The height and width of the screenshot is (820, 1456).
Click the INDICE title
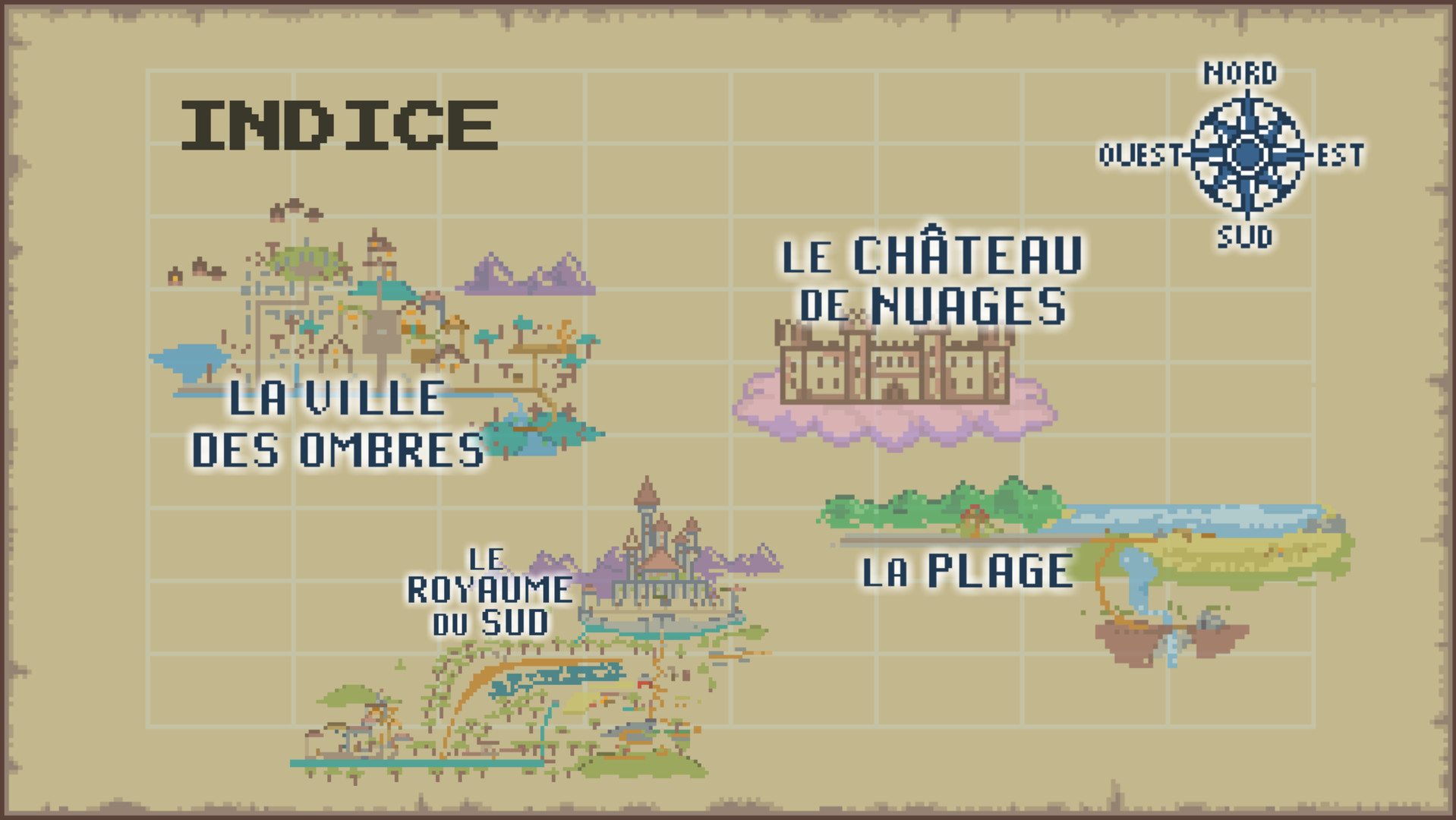[x=340, y=124]
